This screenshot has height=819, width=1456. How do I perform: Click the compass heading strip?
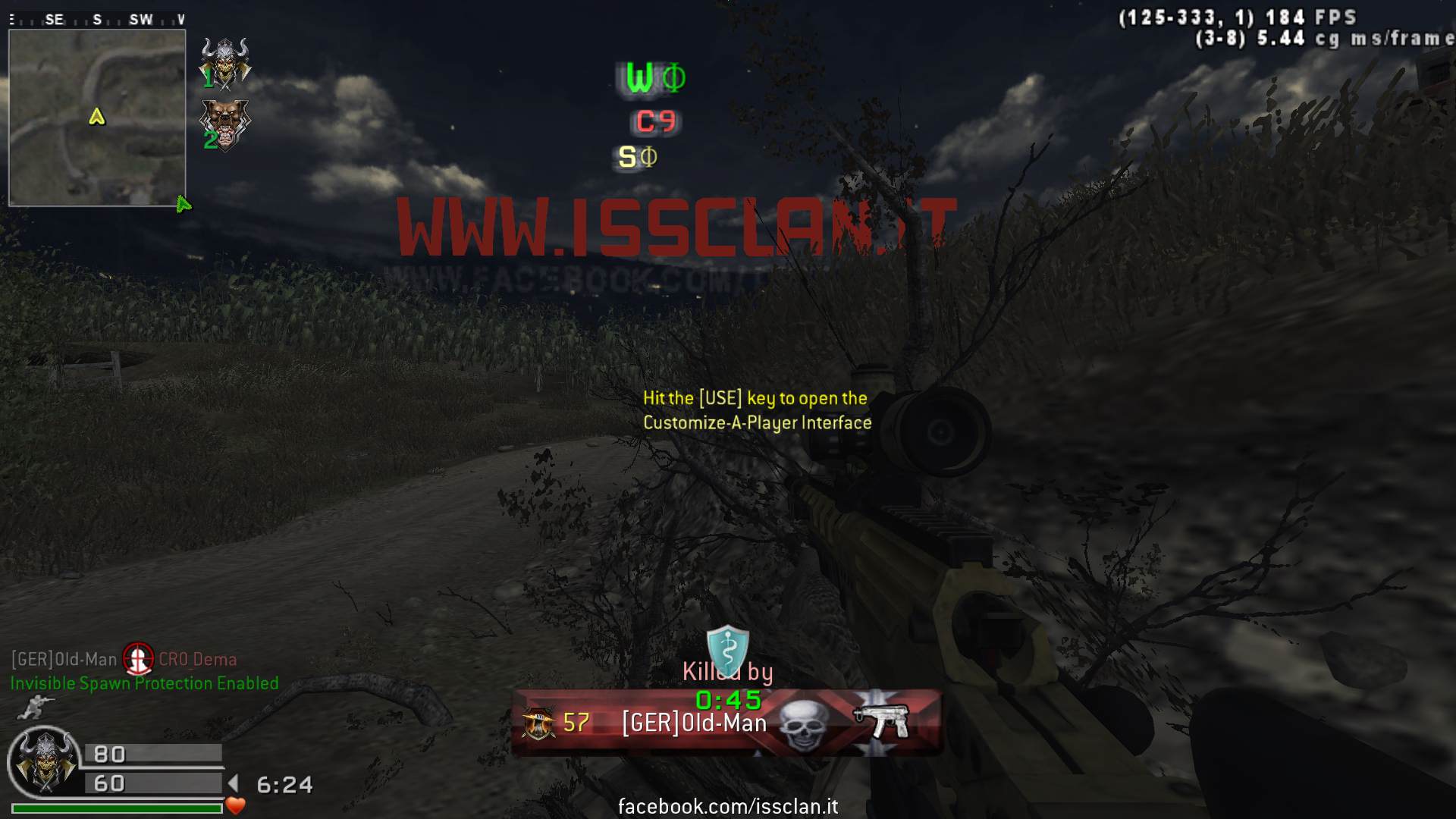(97, 20)
